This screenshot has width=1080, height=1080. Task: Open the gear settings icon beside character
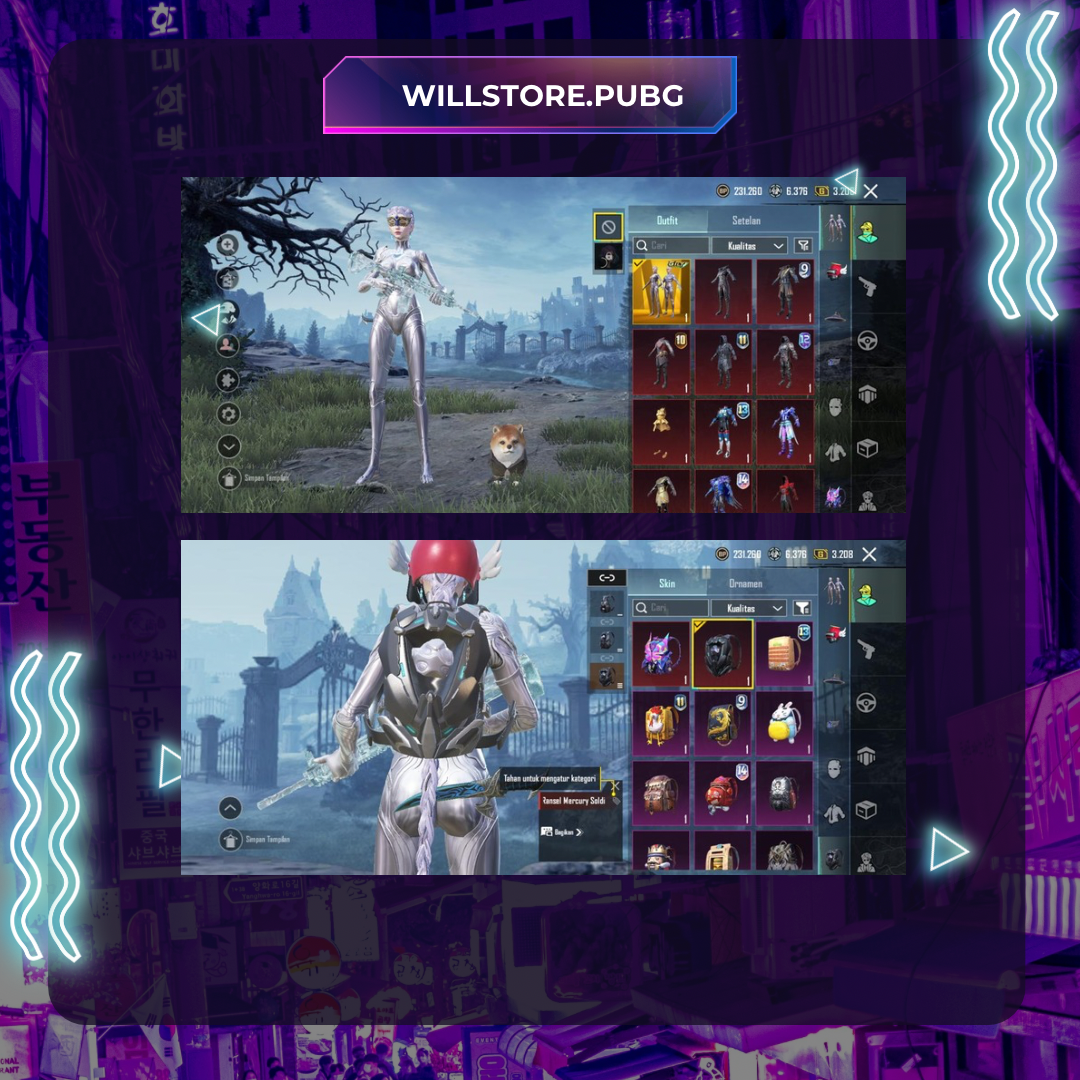coord(229,413)
